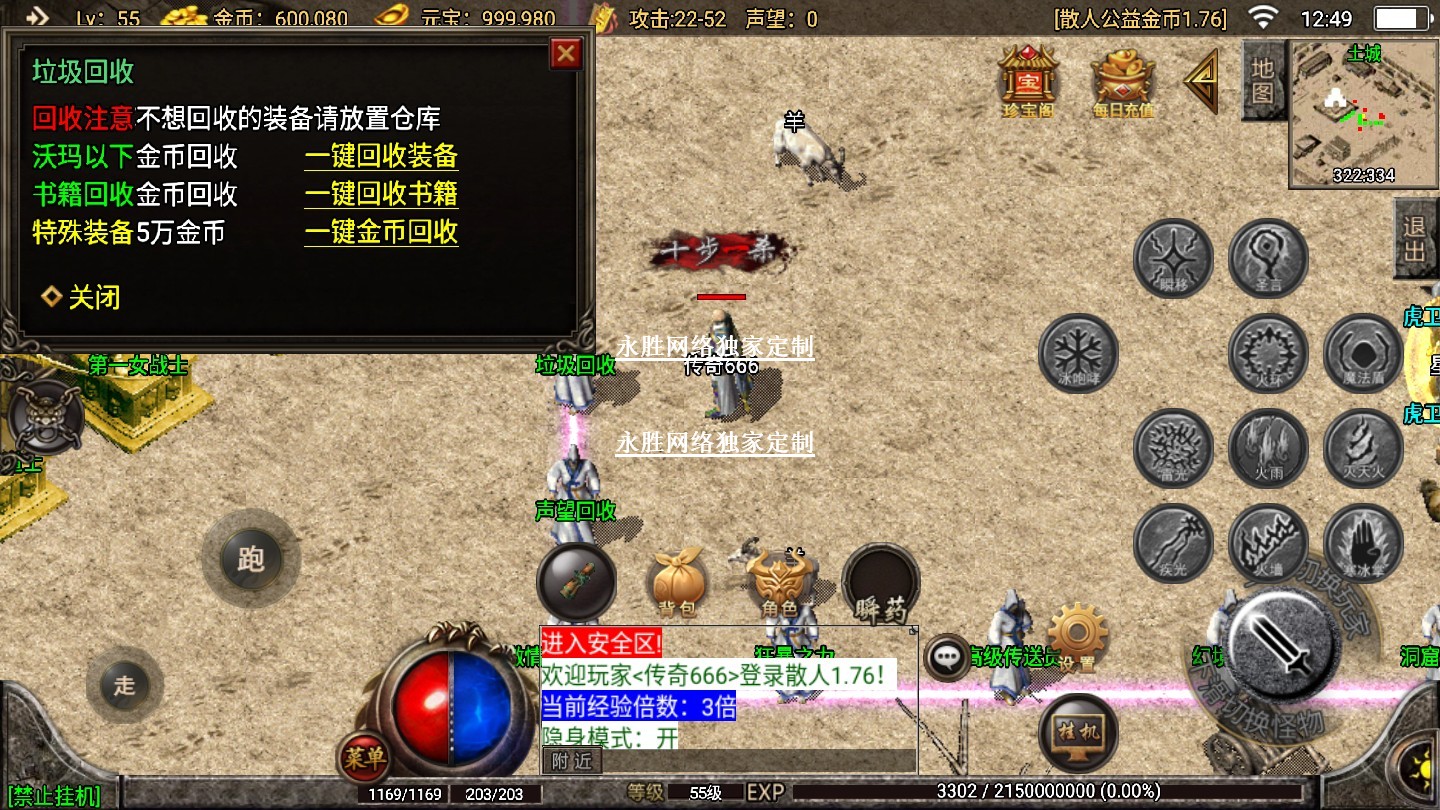Toggle the 挂机 auto-battle button

pyautogui.click(x=1078, y=732)
